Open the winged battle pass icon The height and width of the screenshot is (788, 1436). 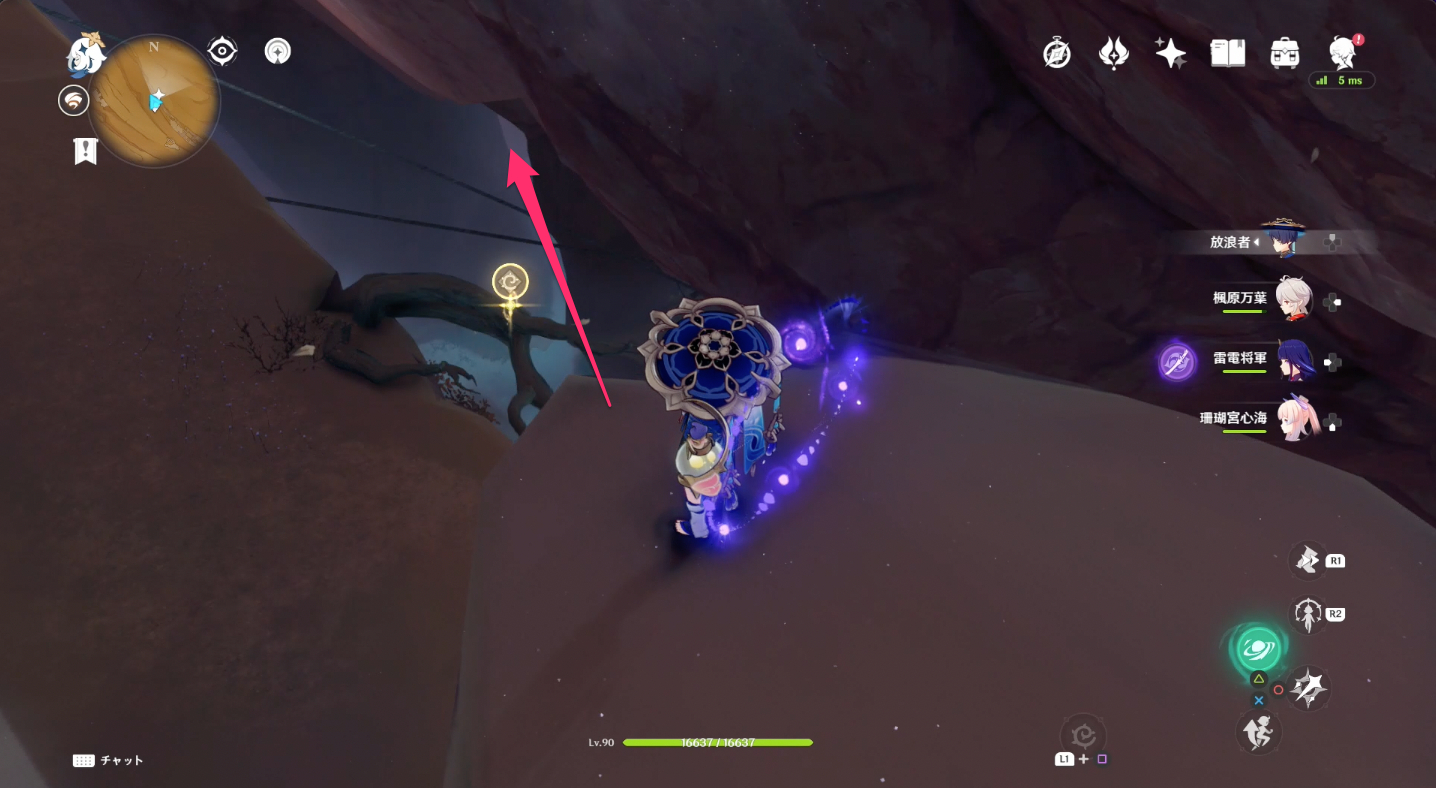(x=1114, y=53)
